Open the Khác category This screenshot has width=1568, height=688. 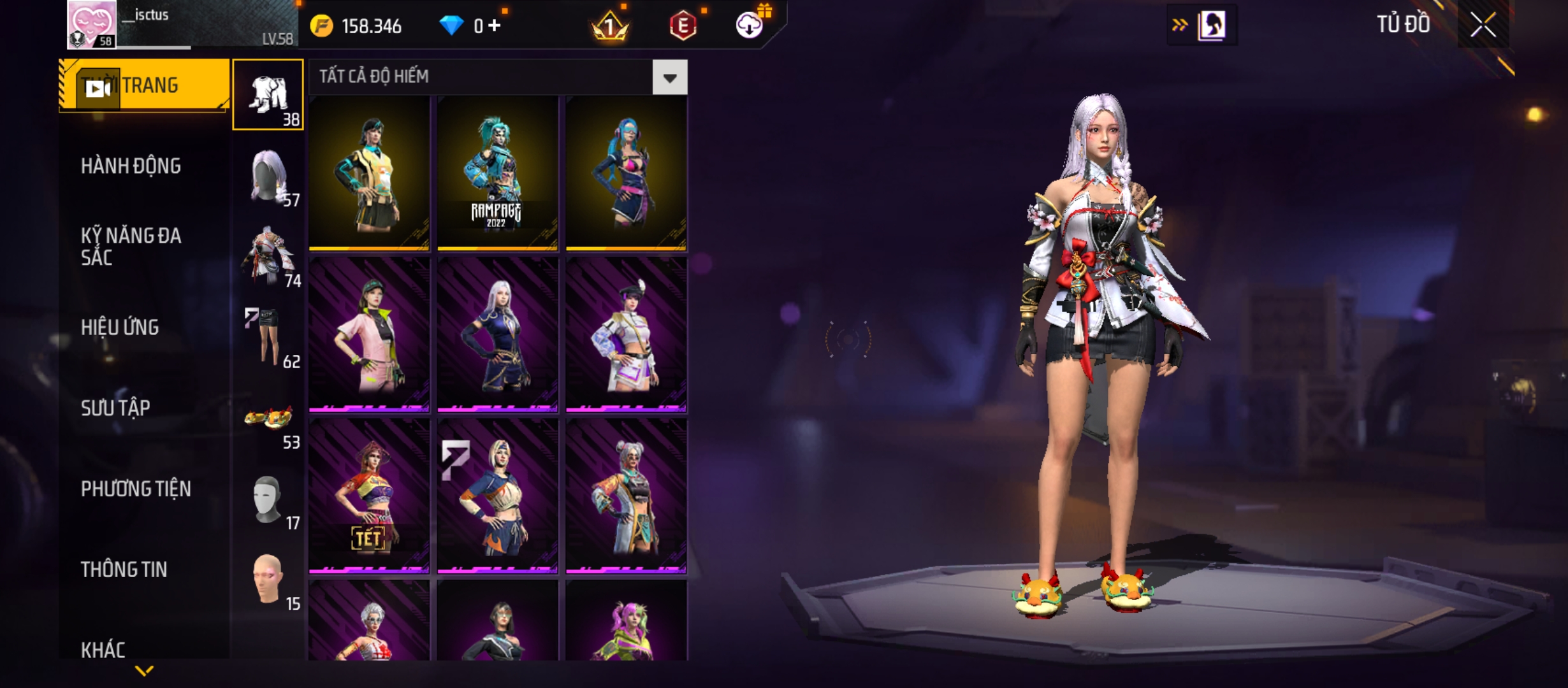[x=103, y=649]
